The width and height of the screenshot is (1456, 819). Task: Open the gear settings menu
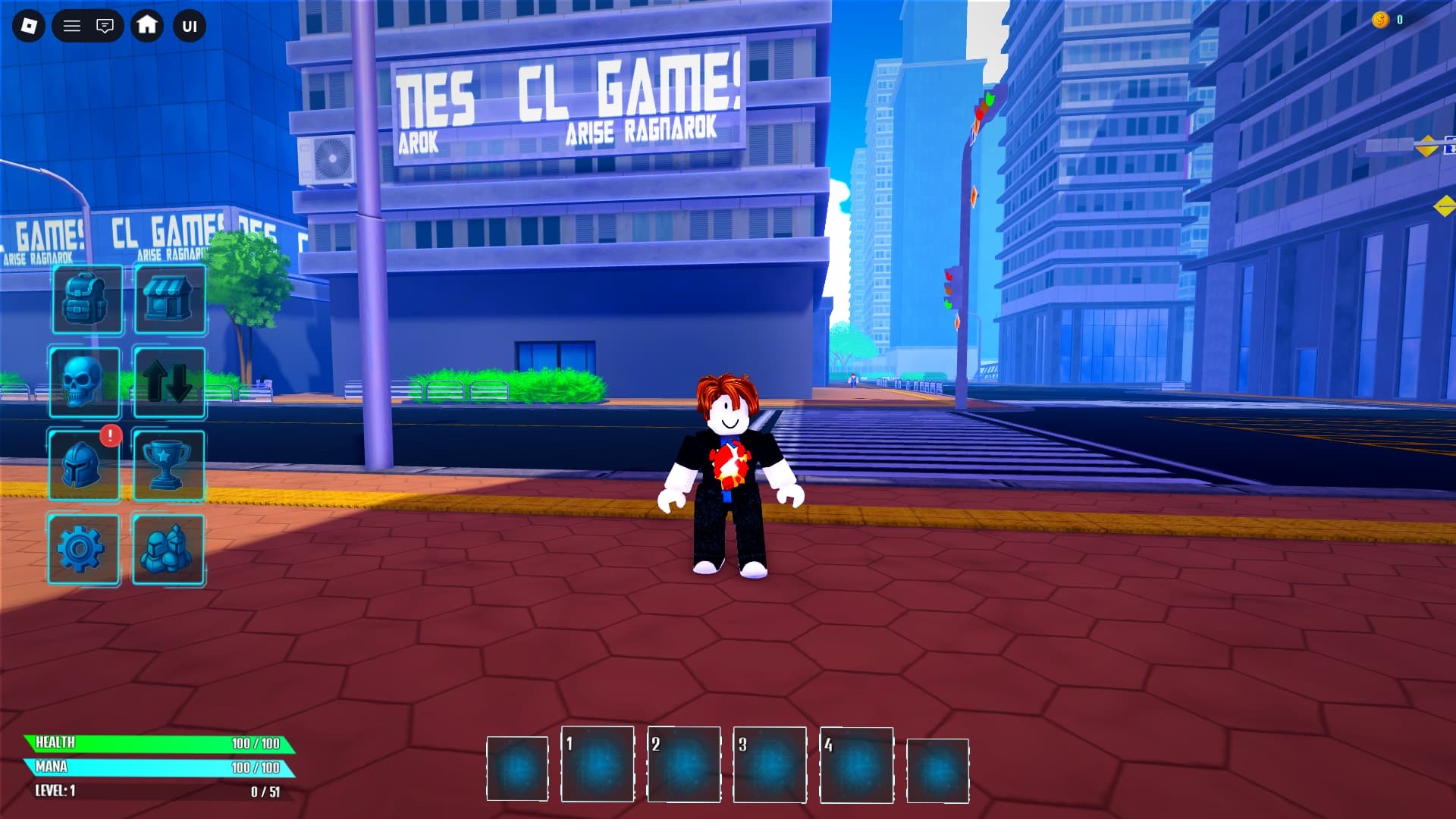click(x=83, y=549)
